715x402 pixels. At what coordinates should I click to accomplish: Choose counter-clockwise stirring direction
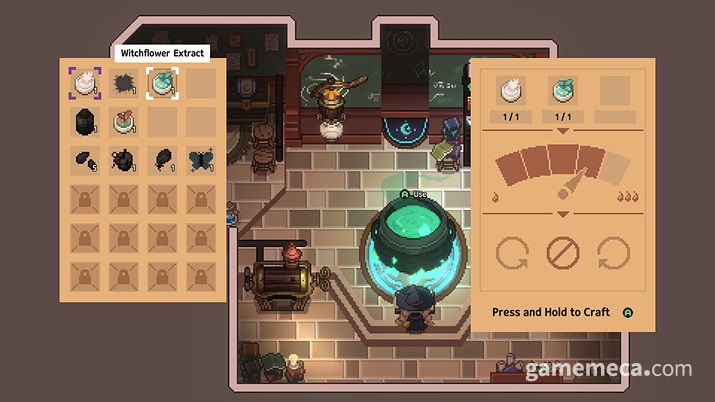click(x=513, y=253)
